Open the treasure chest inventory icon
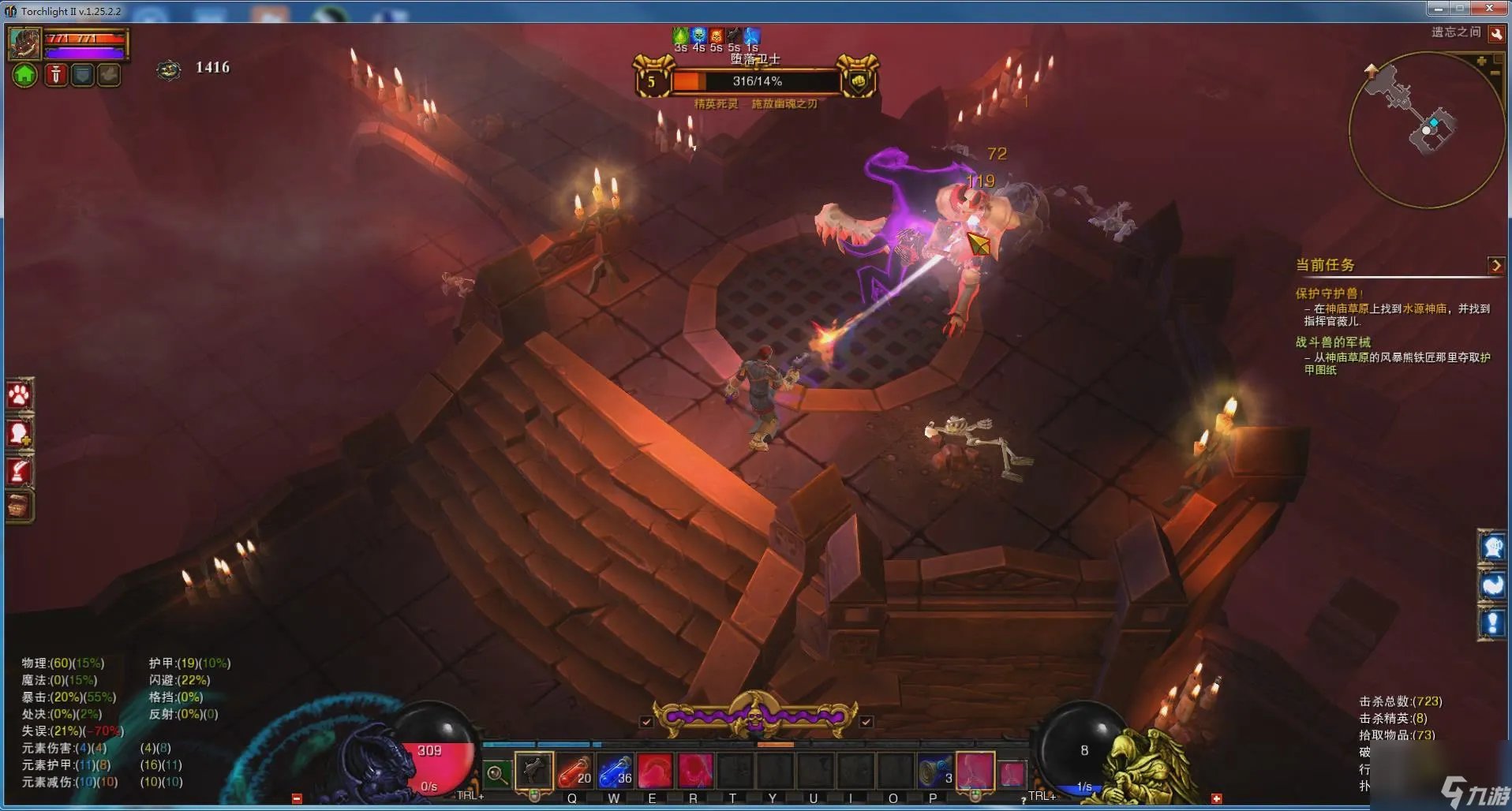1512x811 pixels. pos(20,506)
